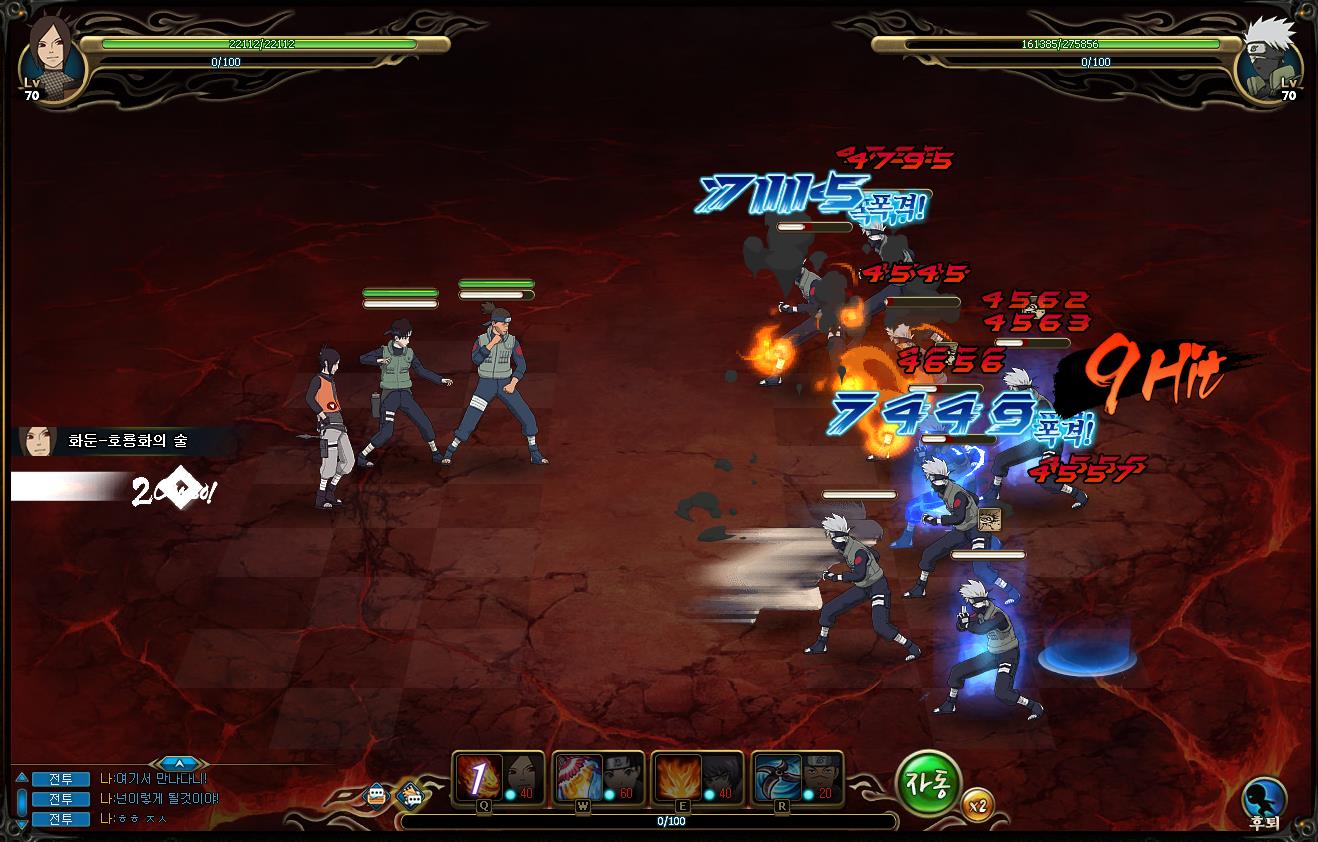Screen dimensions: 1318x842
Task: Expand the chat log with the up arrow
Action: click(179, 764)
